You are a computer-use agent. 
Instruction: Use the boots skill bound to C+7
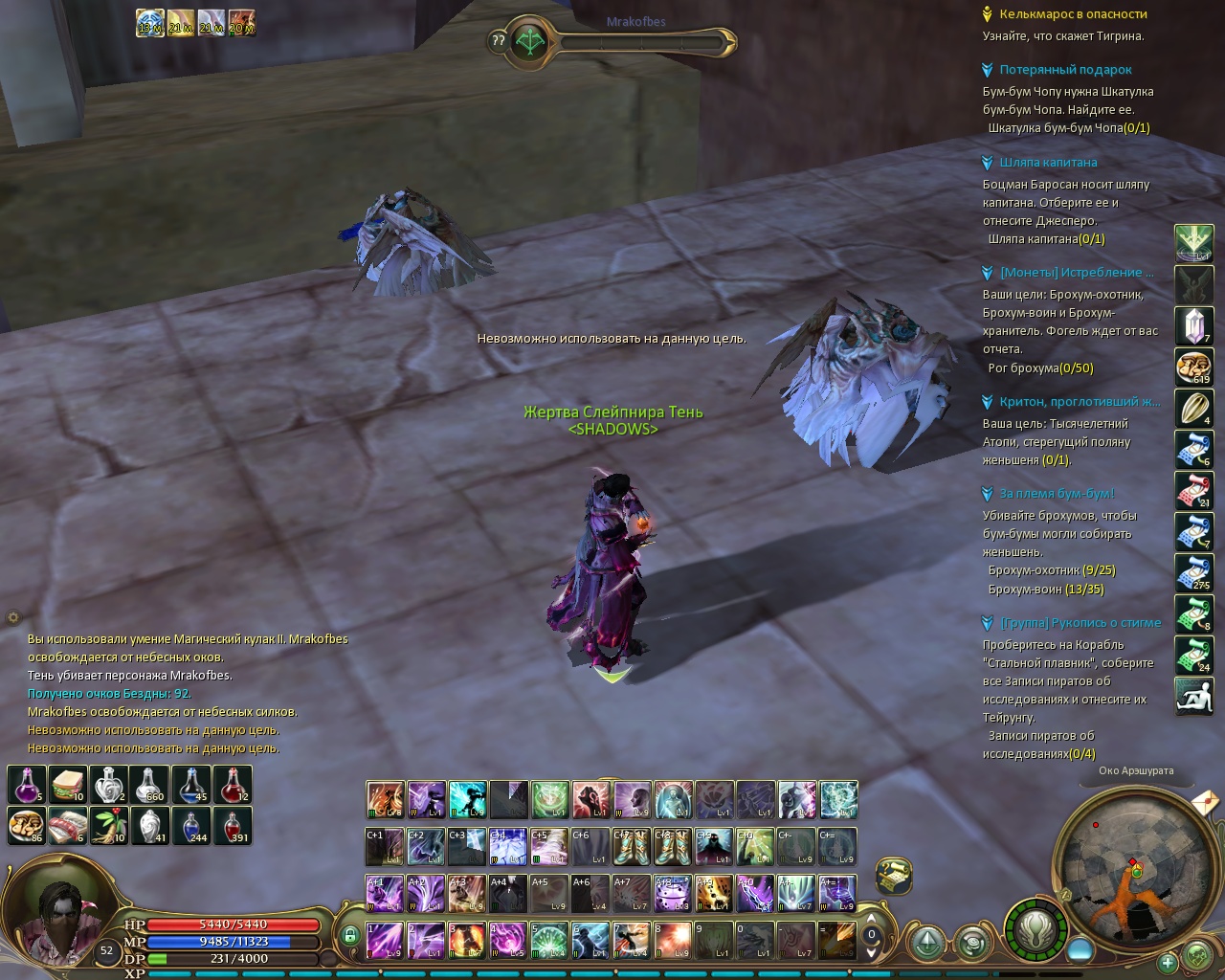tap(632, 847)
